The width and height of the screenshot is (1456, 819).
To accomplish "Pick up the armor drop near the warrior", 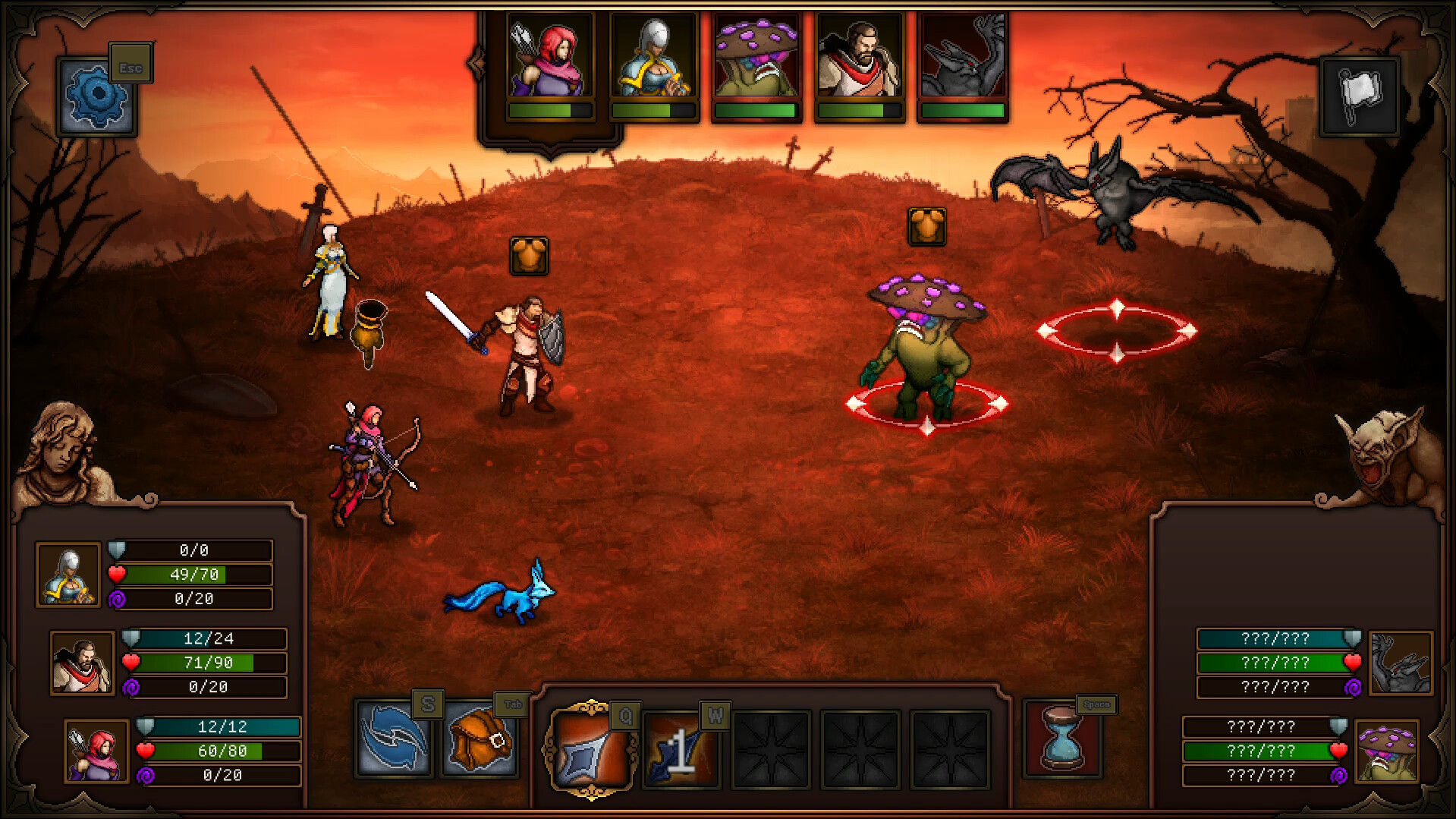I will coord(530,257).
